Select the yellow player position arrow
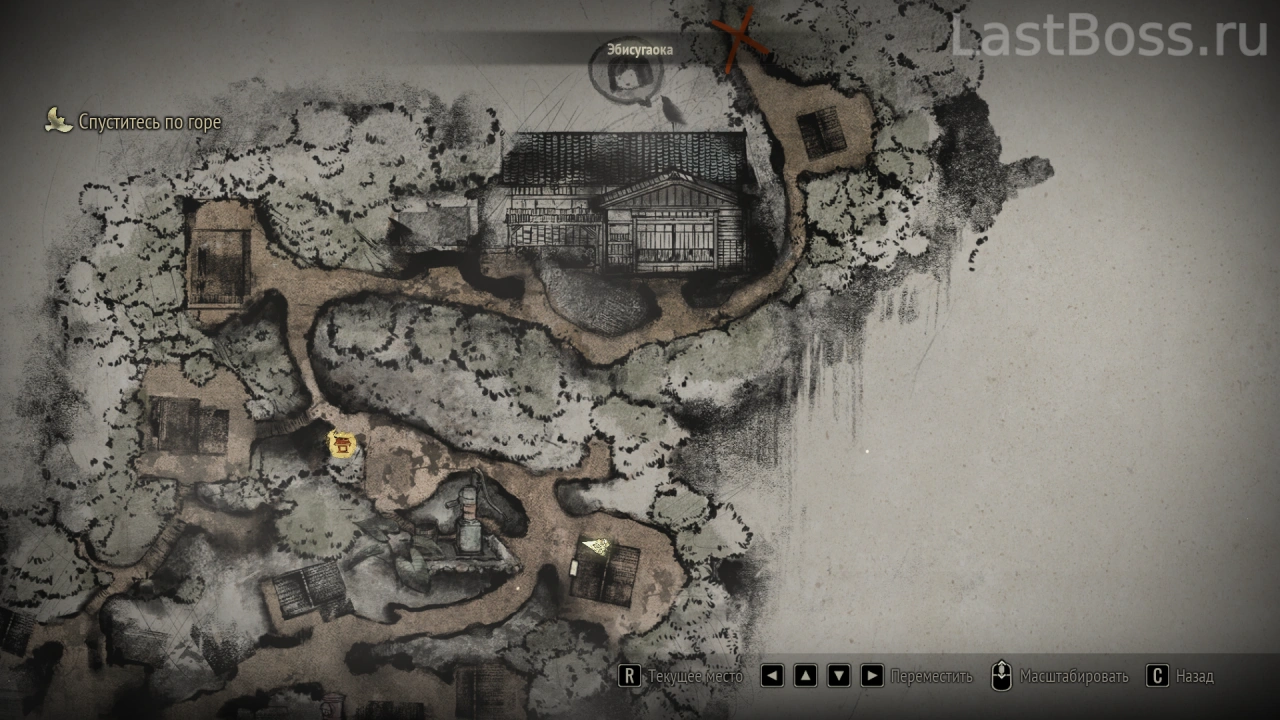 tap(598, 545)
